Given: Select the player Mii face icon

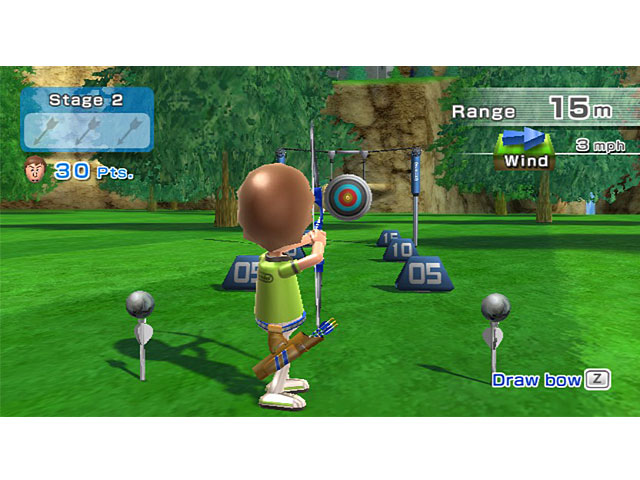Looking at the screenshot, I should [34, 169].
